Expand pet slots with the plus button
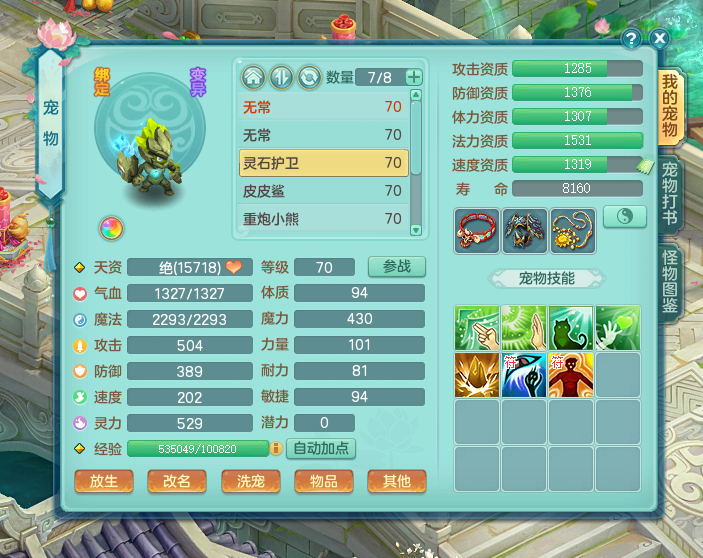Viewport: 703px width, 558px height. click(x=414, y=77)
